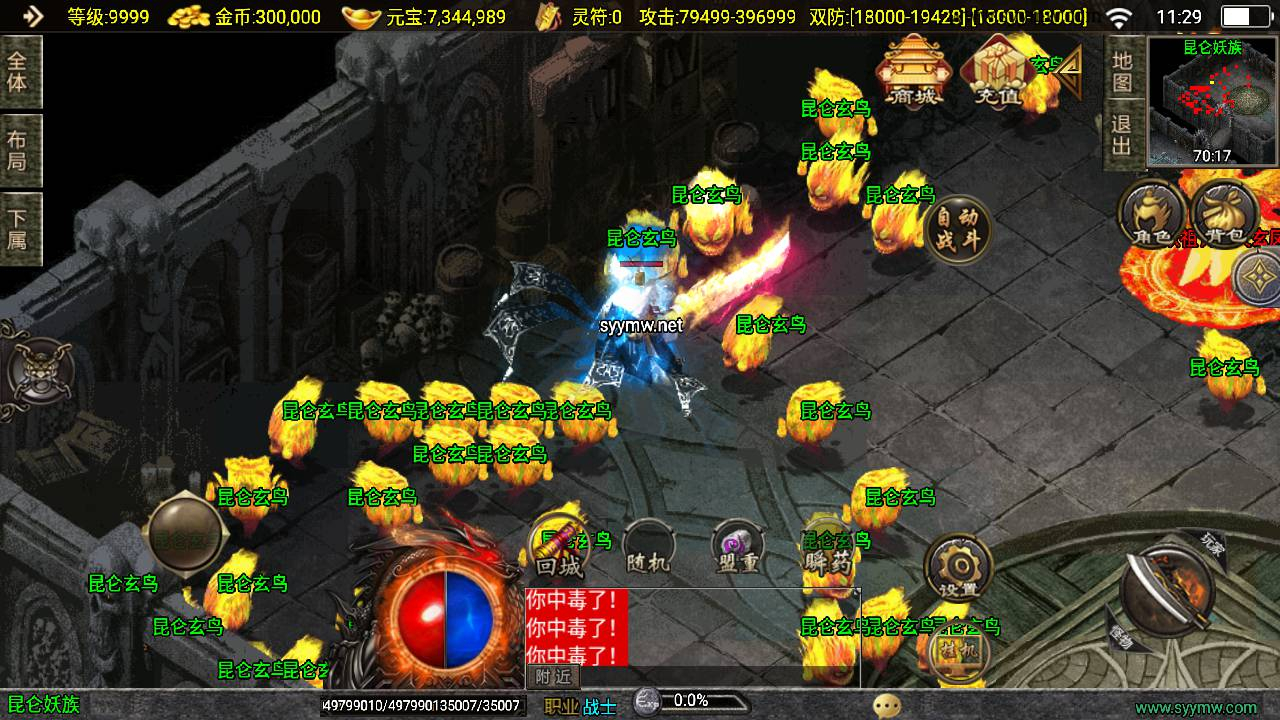Open the 昆仑妖族 minimap
Image resolution: width=1280 pixels, height=720 pixels.
tap(1213, 101)
